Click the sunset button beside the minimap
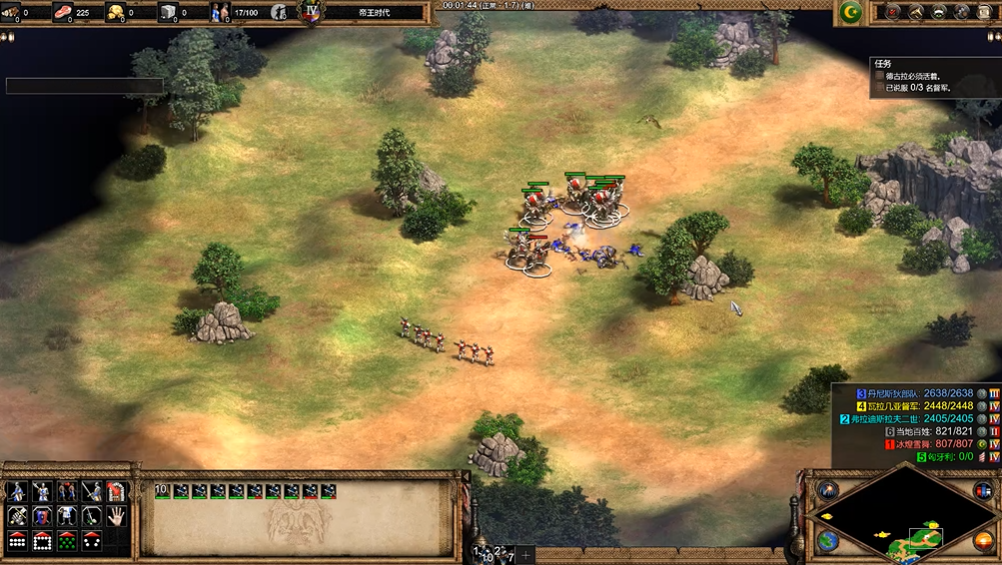The width and height of the screenshot is (1002, 565). point(983,541)
